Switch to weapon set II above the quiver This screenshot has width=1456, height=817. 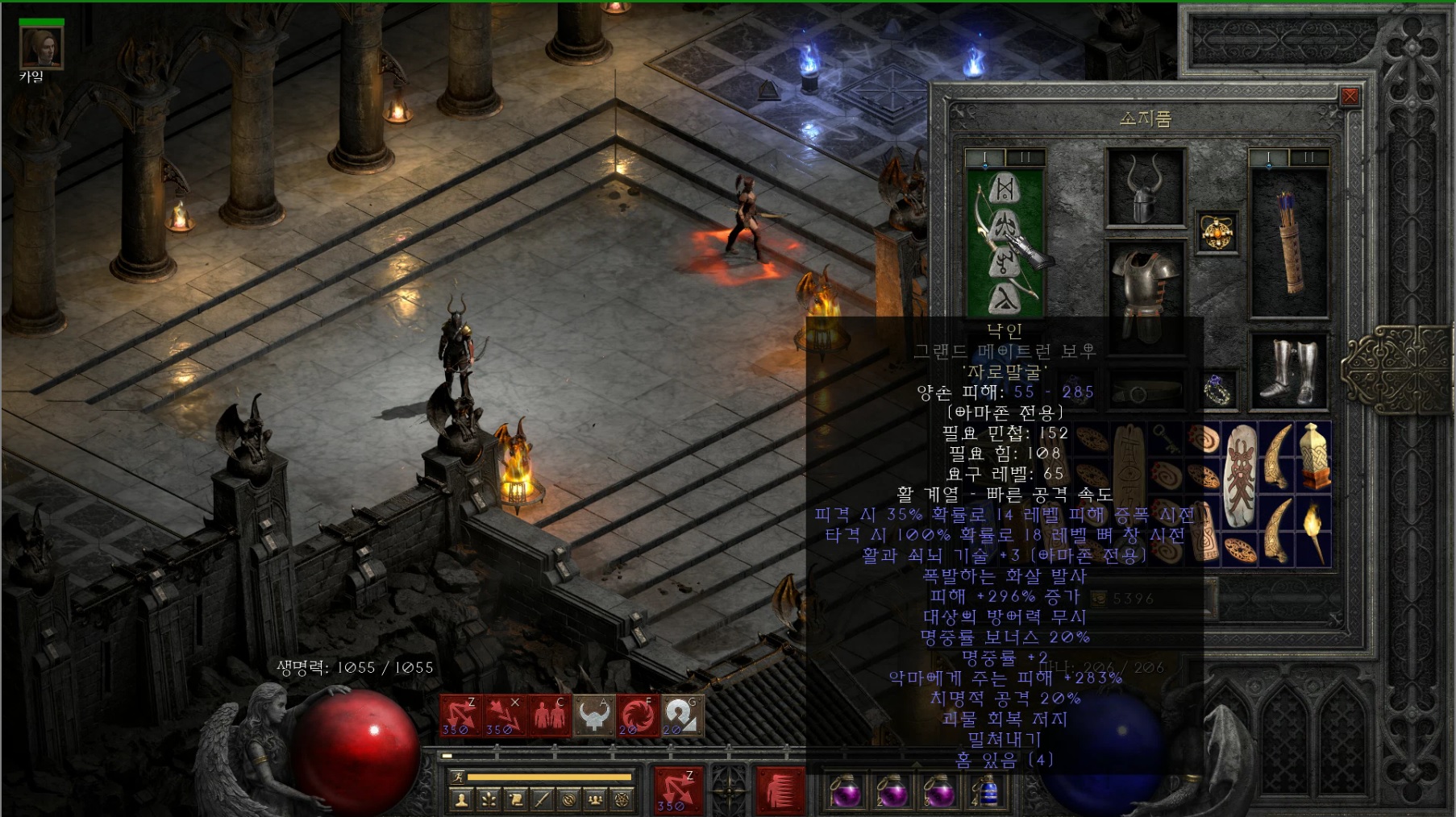(1309, 157)
